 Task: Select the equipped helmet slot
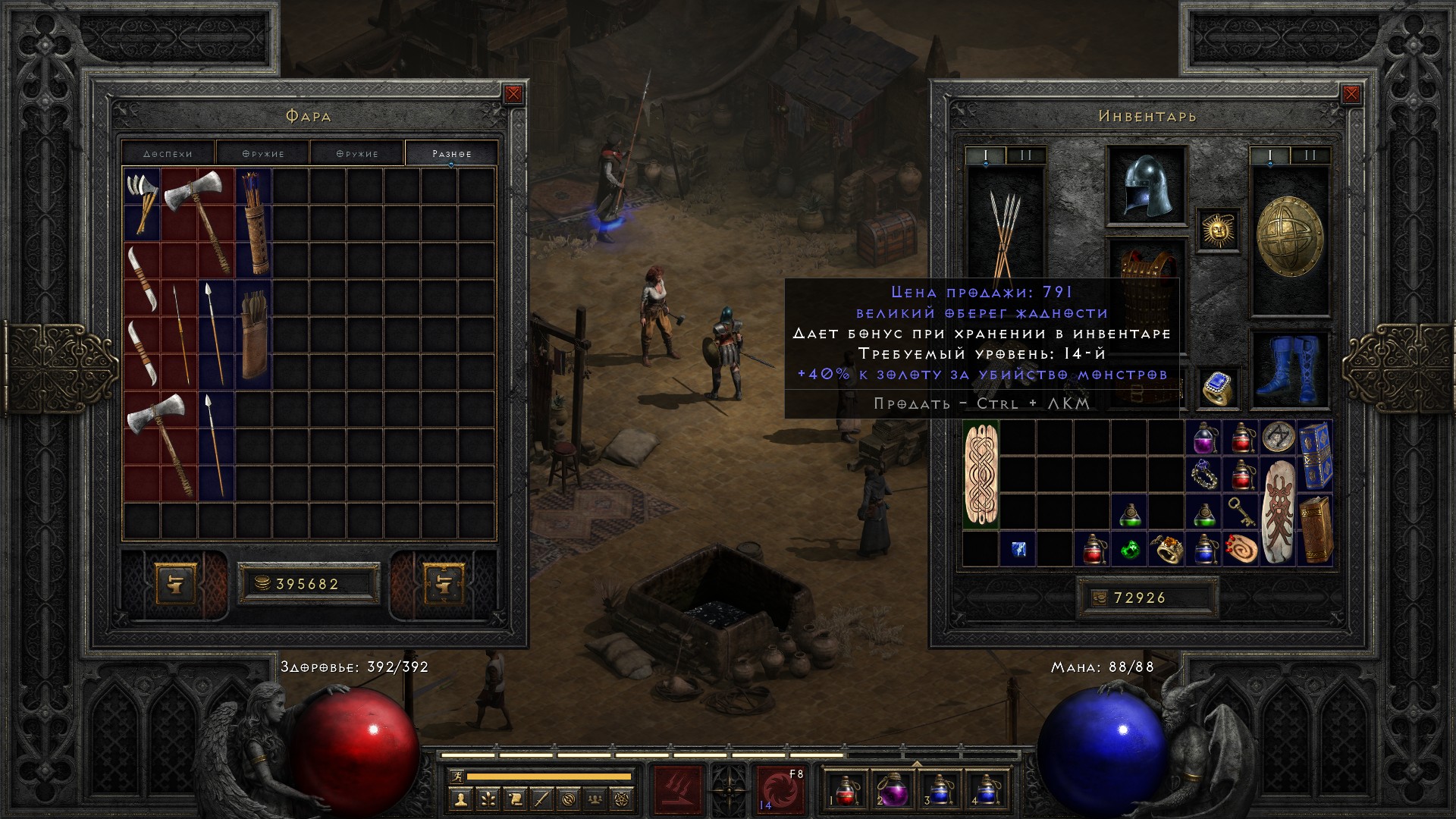[1146, 186]
